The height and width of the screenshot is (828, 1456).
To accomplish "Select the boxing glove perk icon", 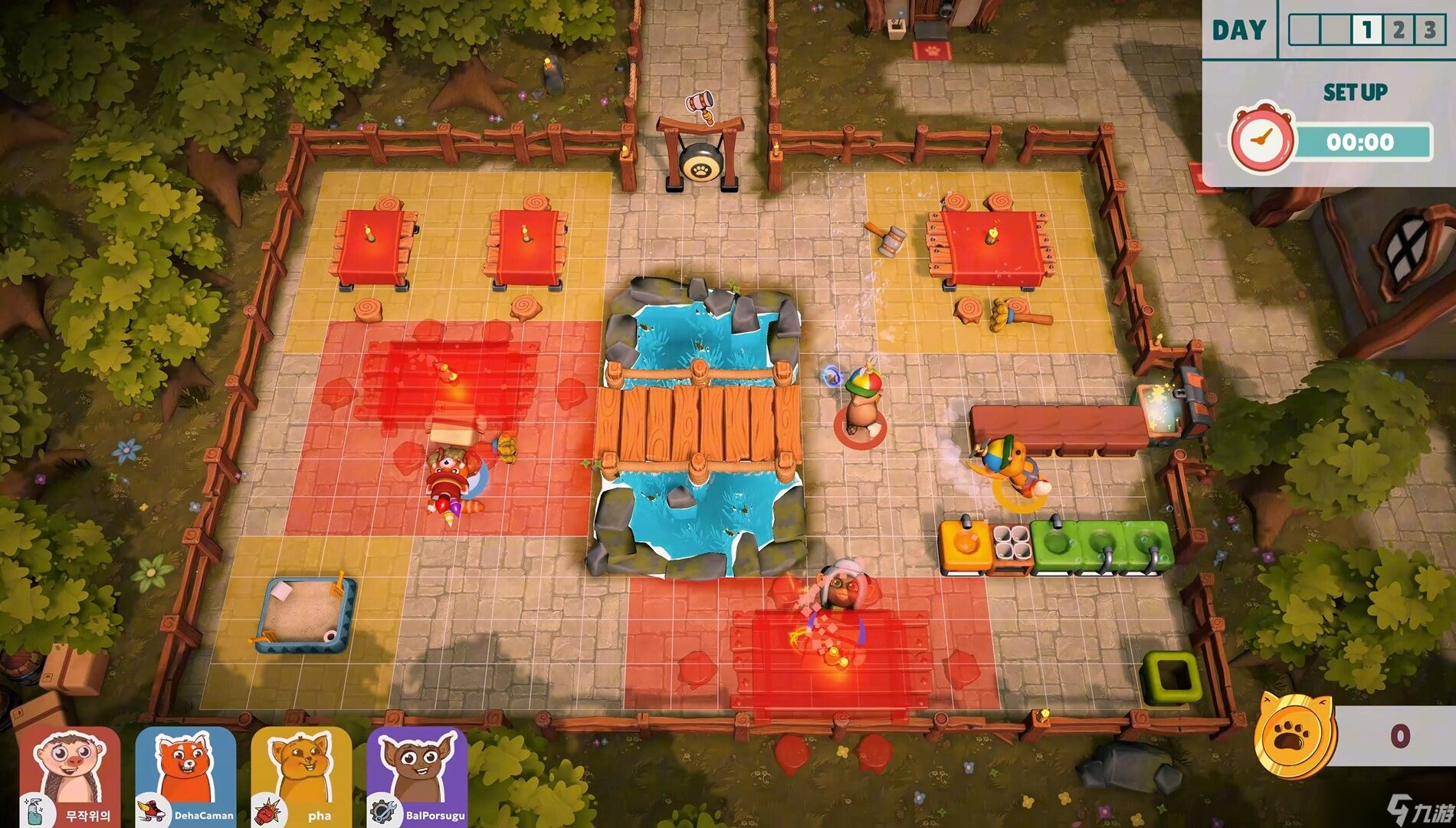I will 267,811.
